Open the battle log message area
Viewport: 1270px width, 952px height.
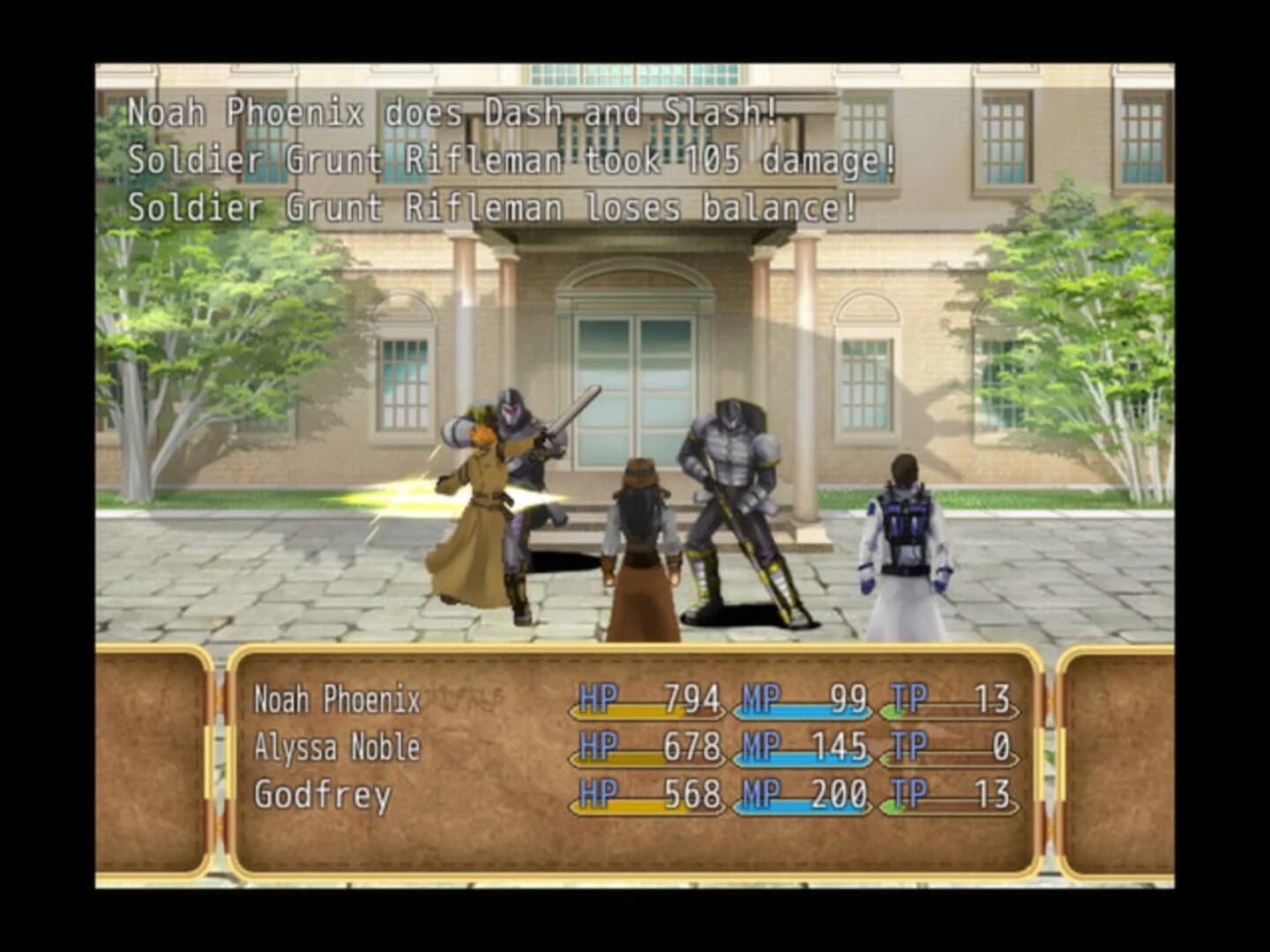coord(494,159)
